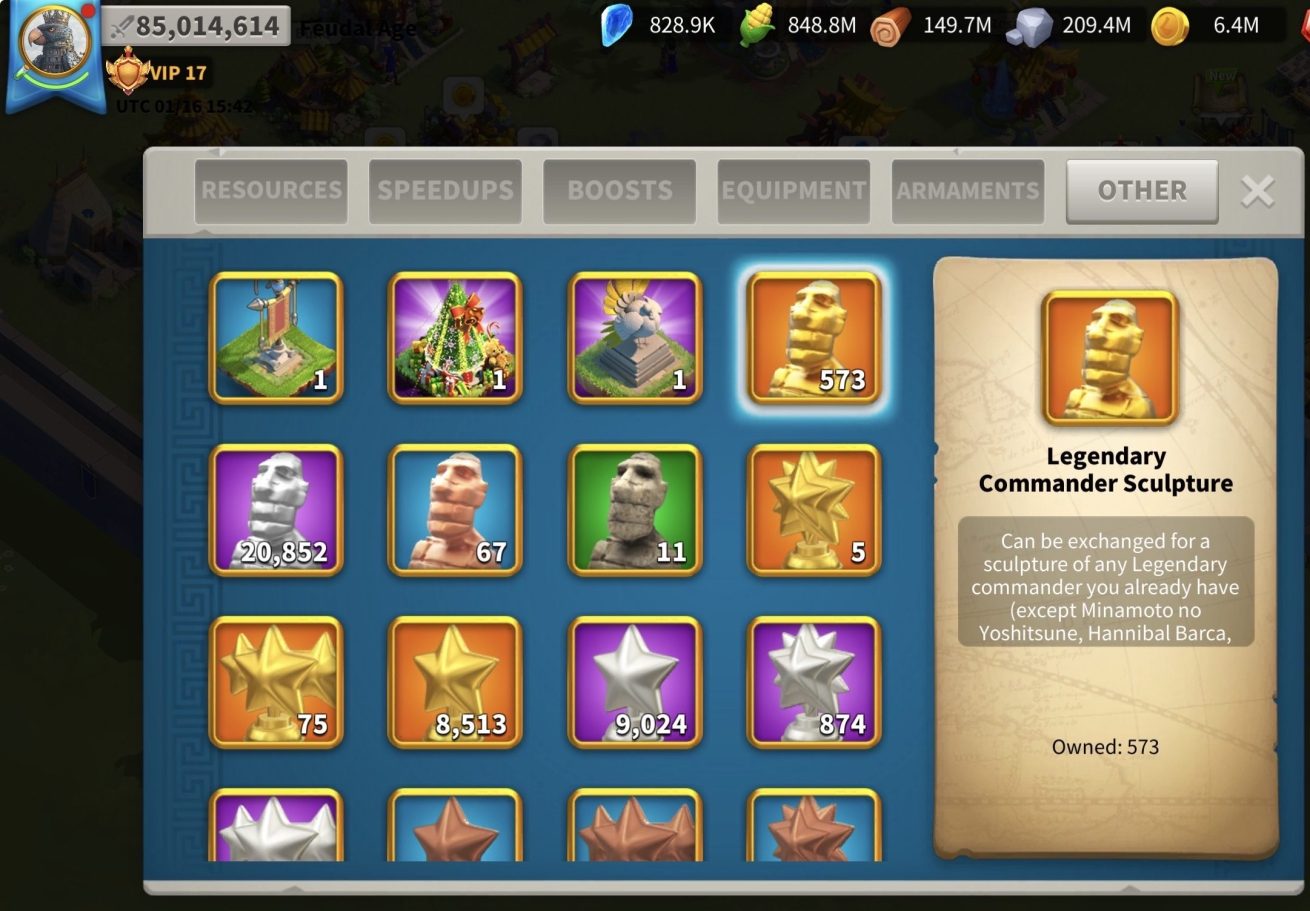
Task: Select the silver sculpture stack of 20,852
Action: [x=276, y=510]
